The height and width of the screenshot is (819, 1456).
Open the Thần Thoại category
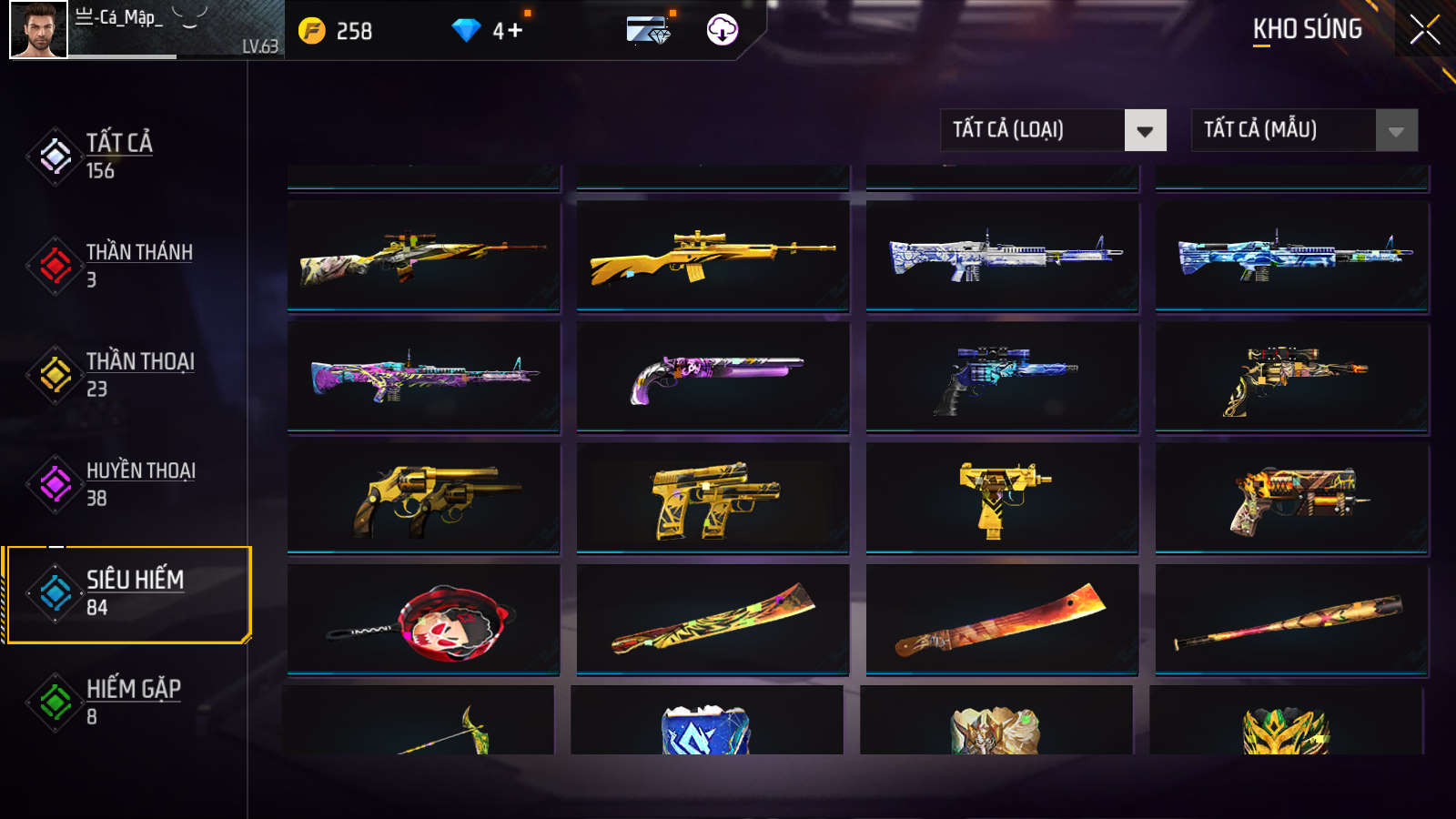[x=138, y=374]
